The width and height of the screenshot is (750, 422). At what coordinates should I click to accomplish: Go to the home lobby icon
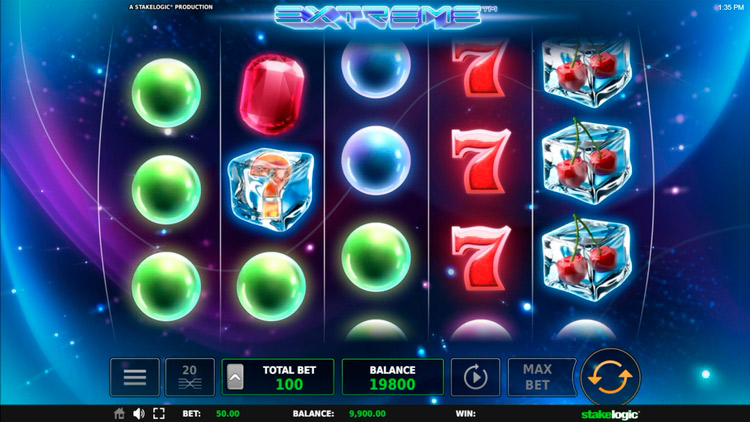tap(120, 413)
